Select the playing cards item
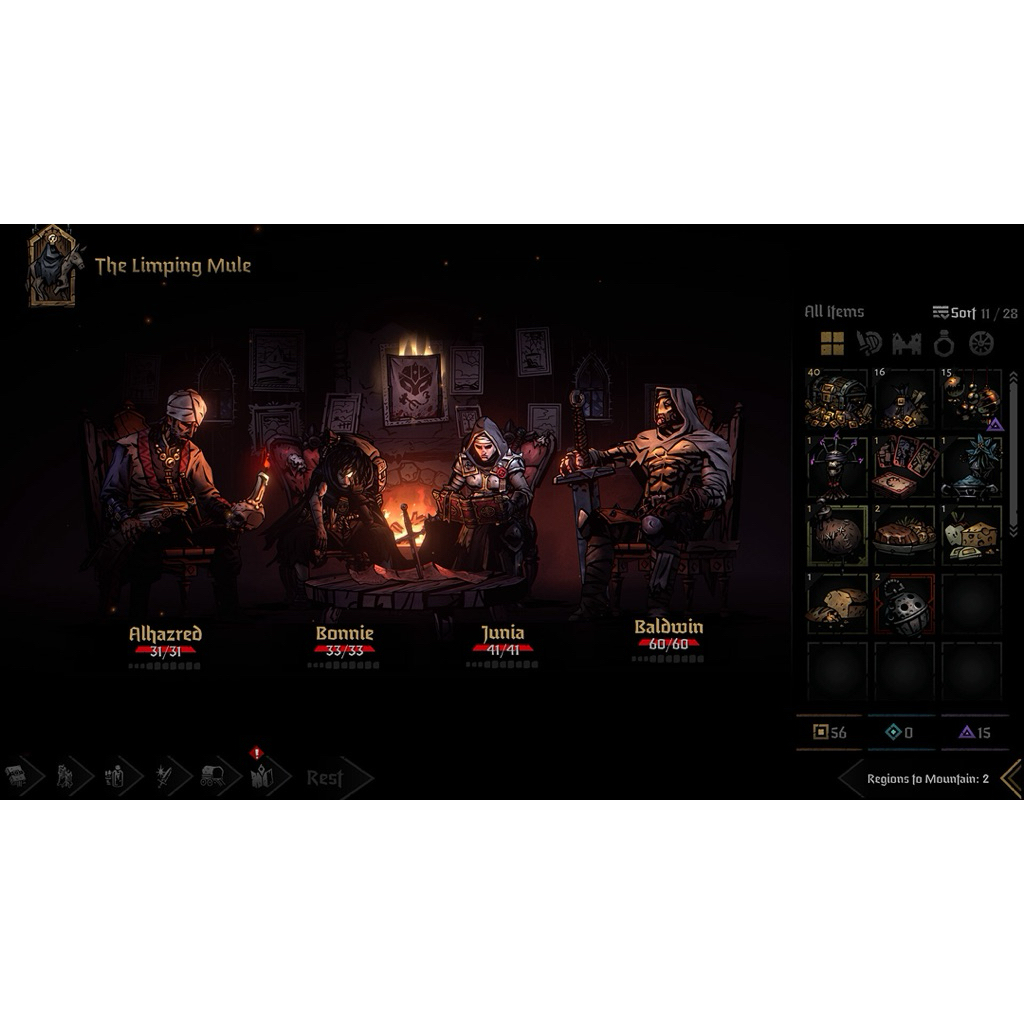Image resolution: width=1024 pixels, height=1024 pixels. 905,466
